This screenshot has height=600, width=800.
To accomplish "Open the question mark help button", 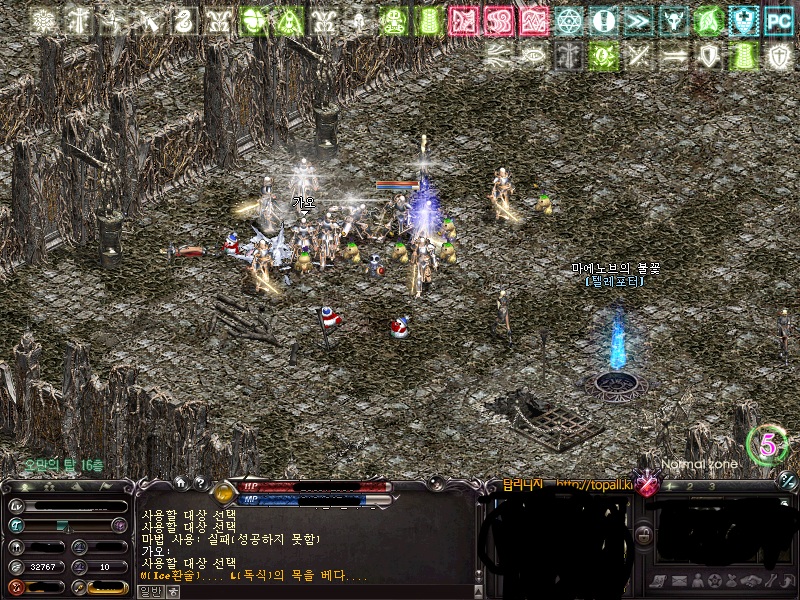I will (199, 482).
